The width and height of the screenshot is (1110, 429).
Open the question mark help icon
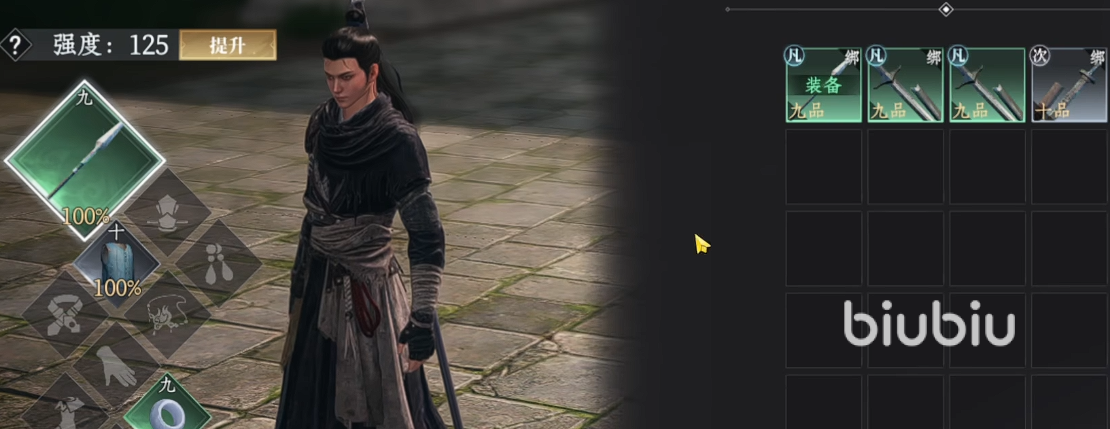pos(15,45)
